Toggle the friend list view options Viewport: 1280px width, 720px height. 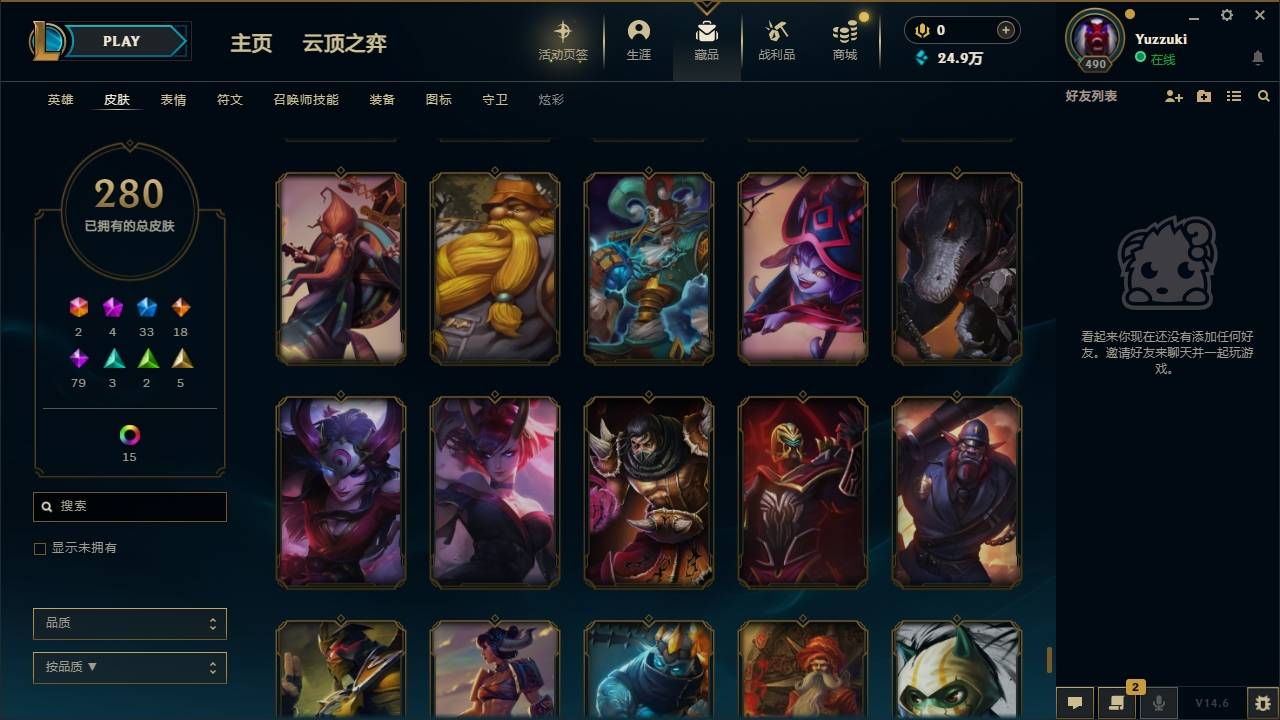tap(1233, 95)
